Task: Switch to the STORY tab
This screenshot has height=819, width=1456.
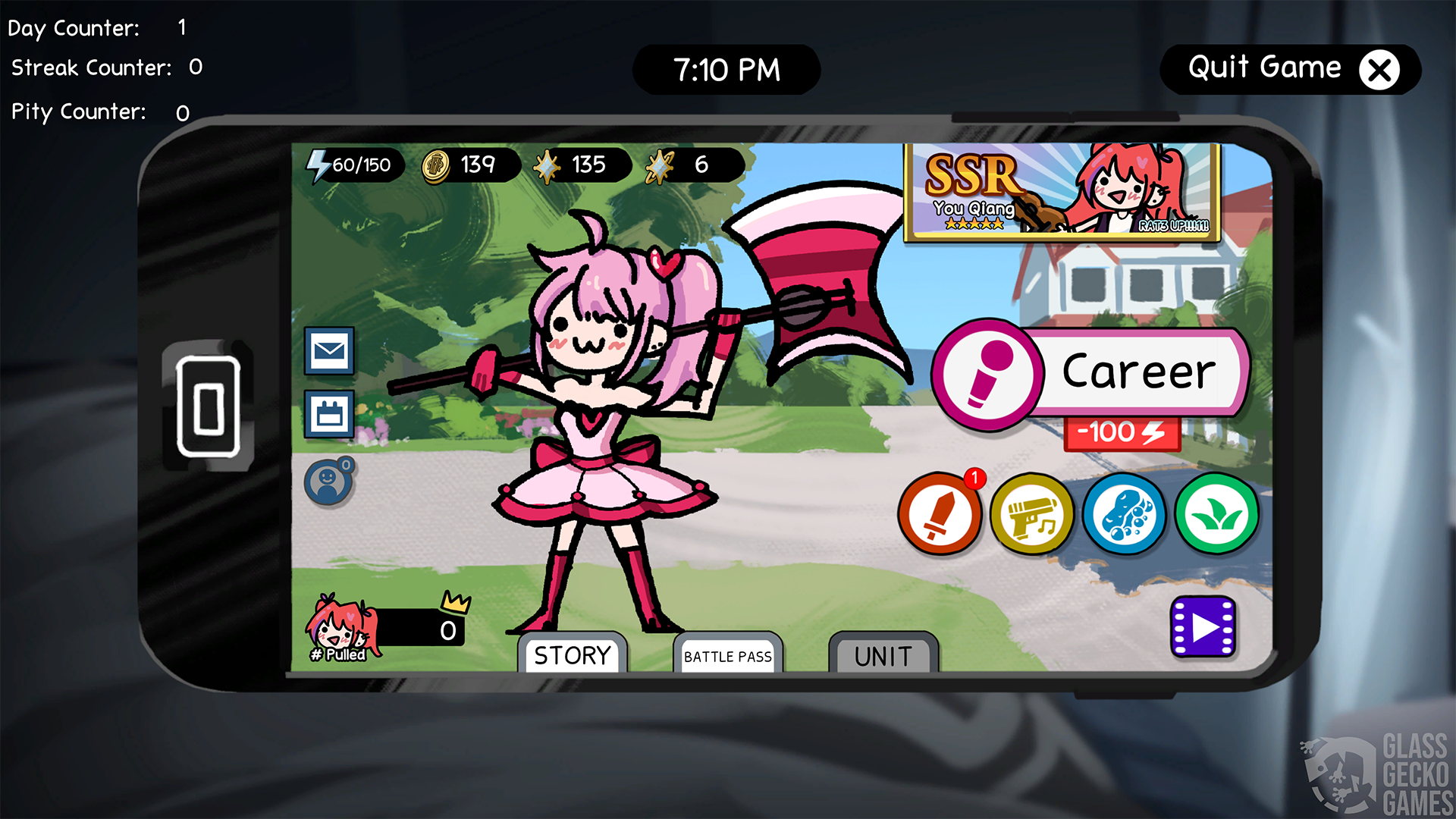Action: [x=573, y=654]
